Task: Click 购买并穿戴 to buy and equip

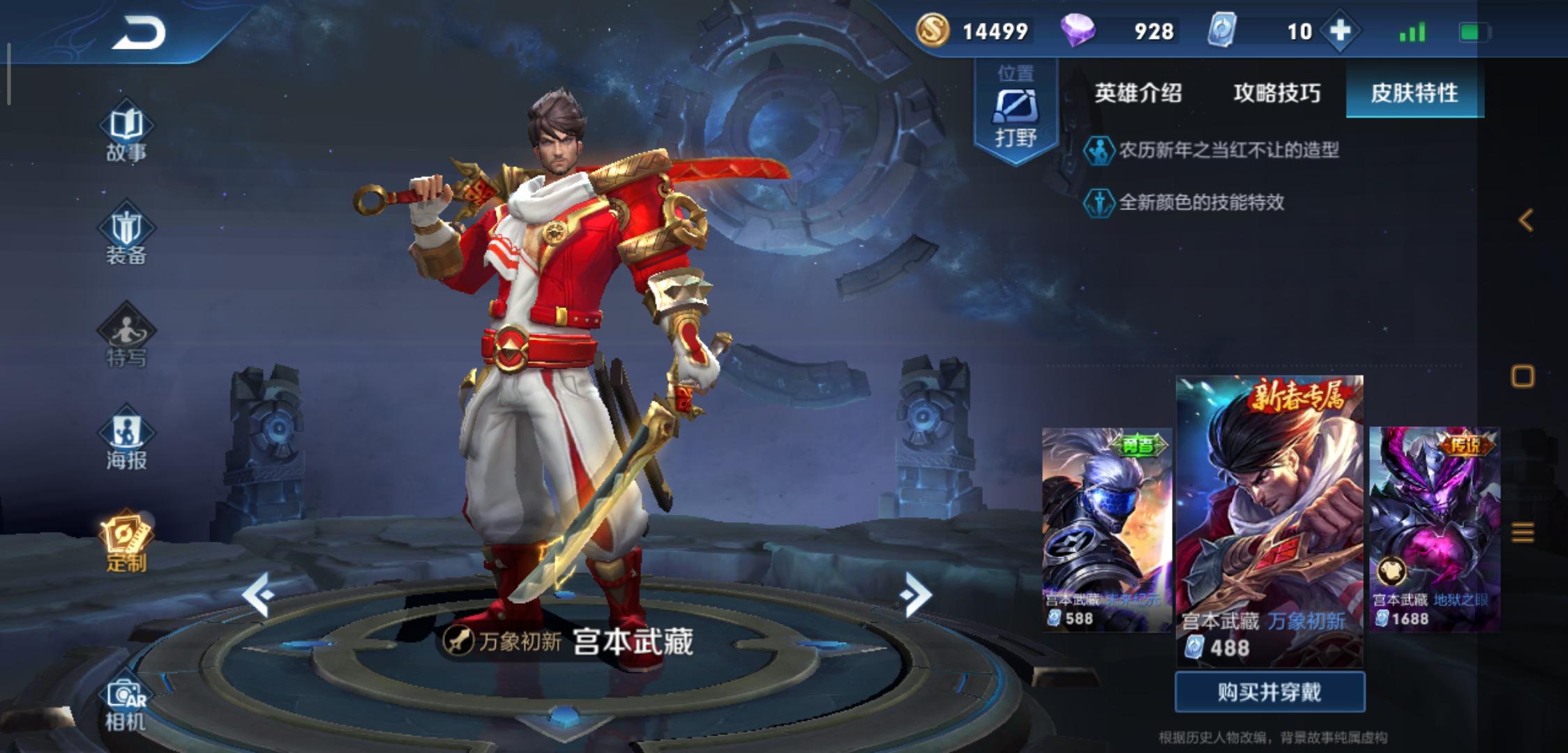Action: [1269, 692]
